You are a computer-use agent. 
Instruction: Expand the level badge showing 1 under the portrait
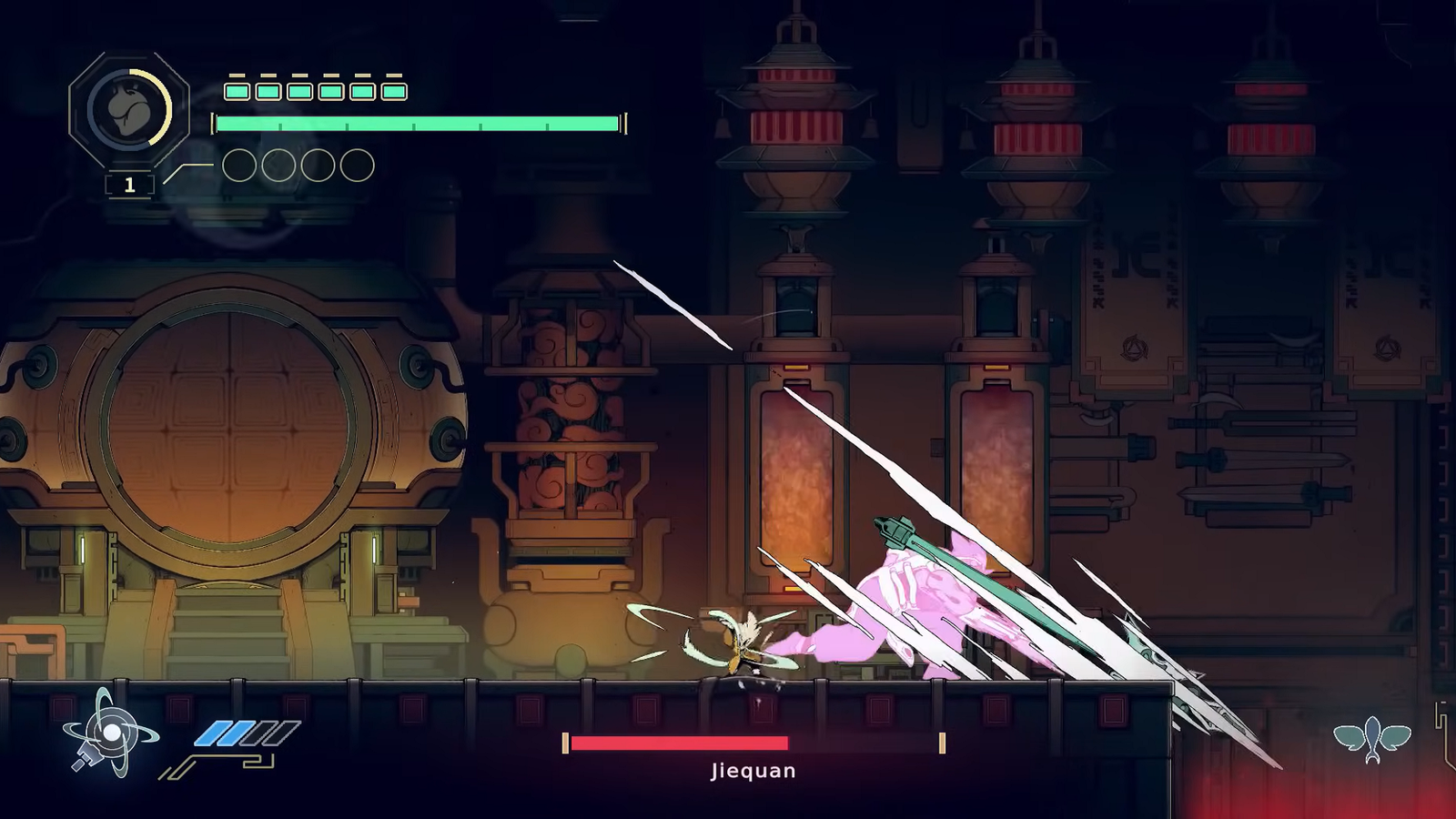tap(129, 182)
